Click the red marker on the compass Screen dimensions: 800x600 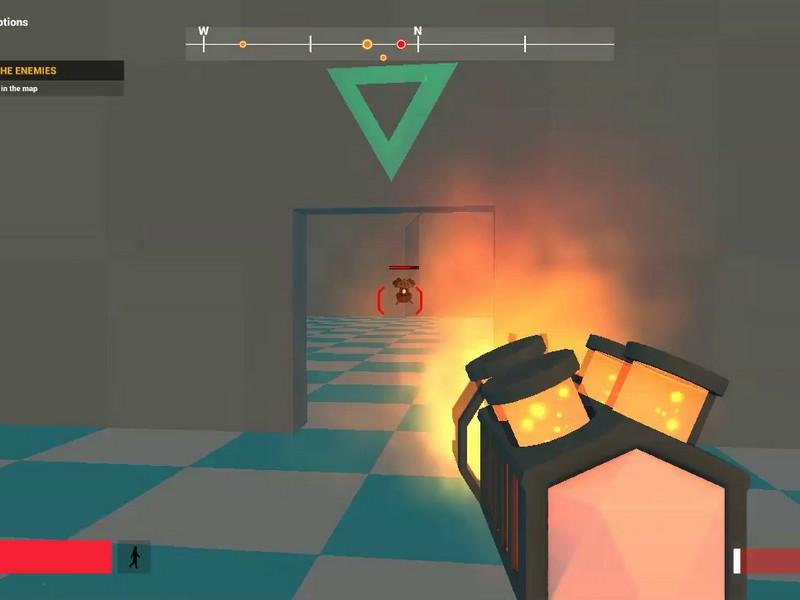401,44
